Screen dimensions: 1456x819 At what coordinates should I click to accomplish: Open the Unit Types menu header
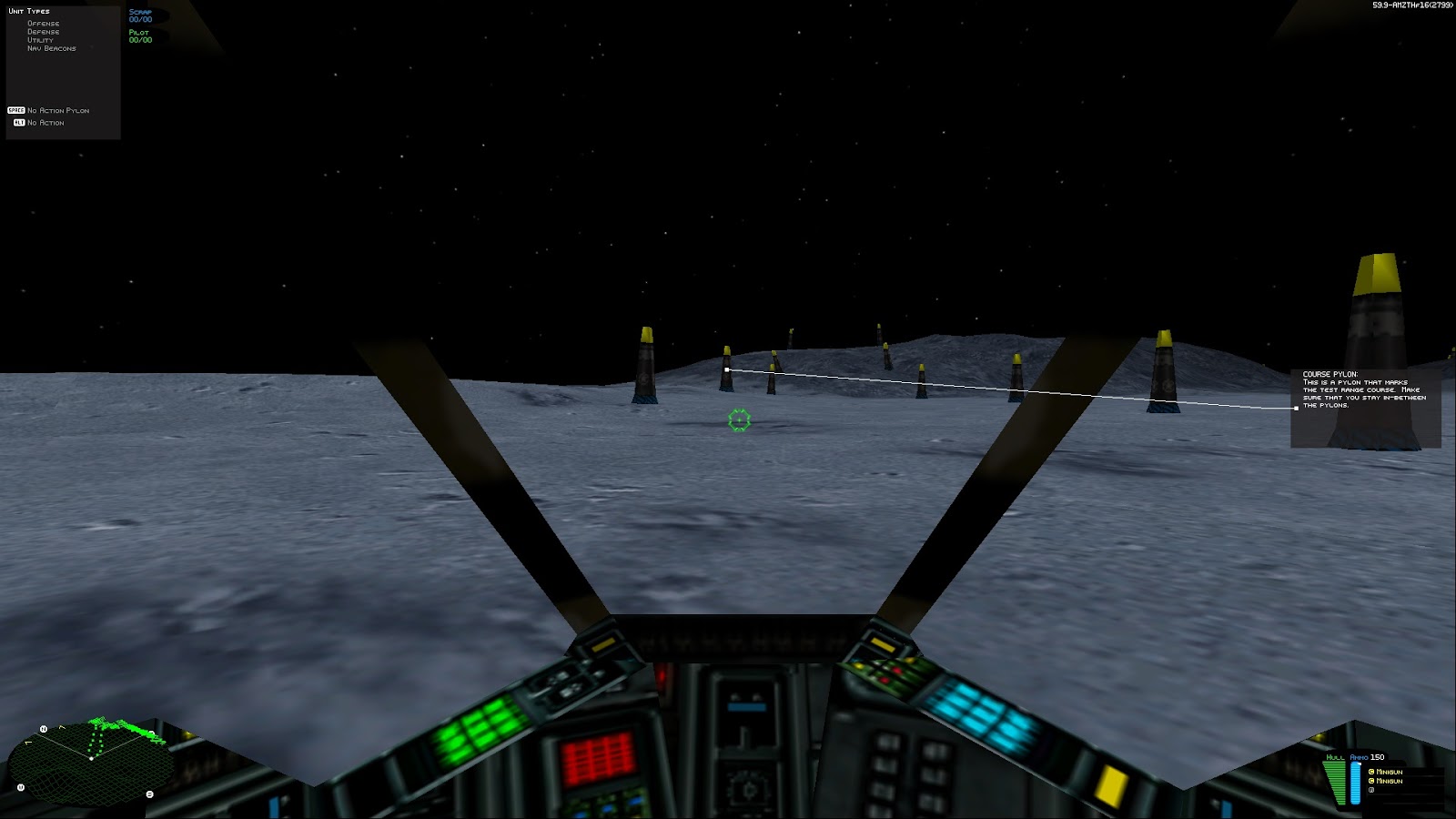click(29, 10)
